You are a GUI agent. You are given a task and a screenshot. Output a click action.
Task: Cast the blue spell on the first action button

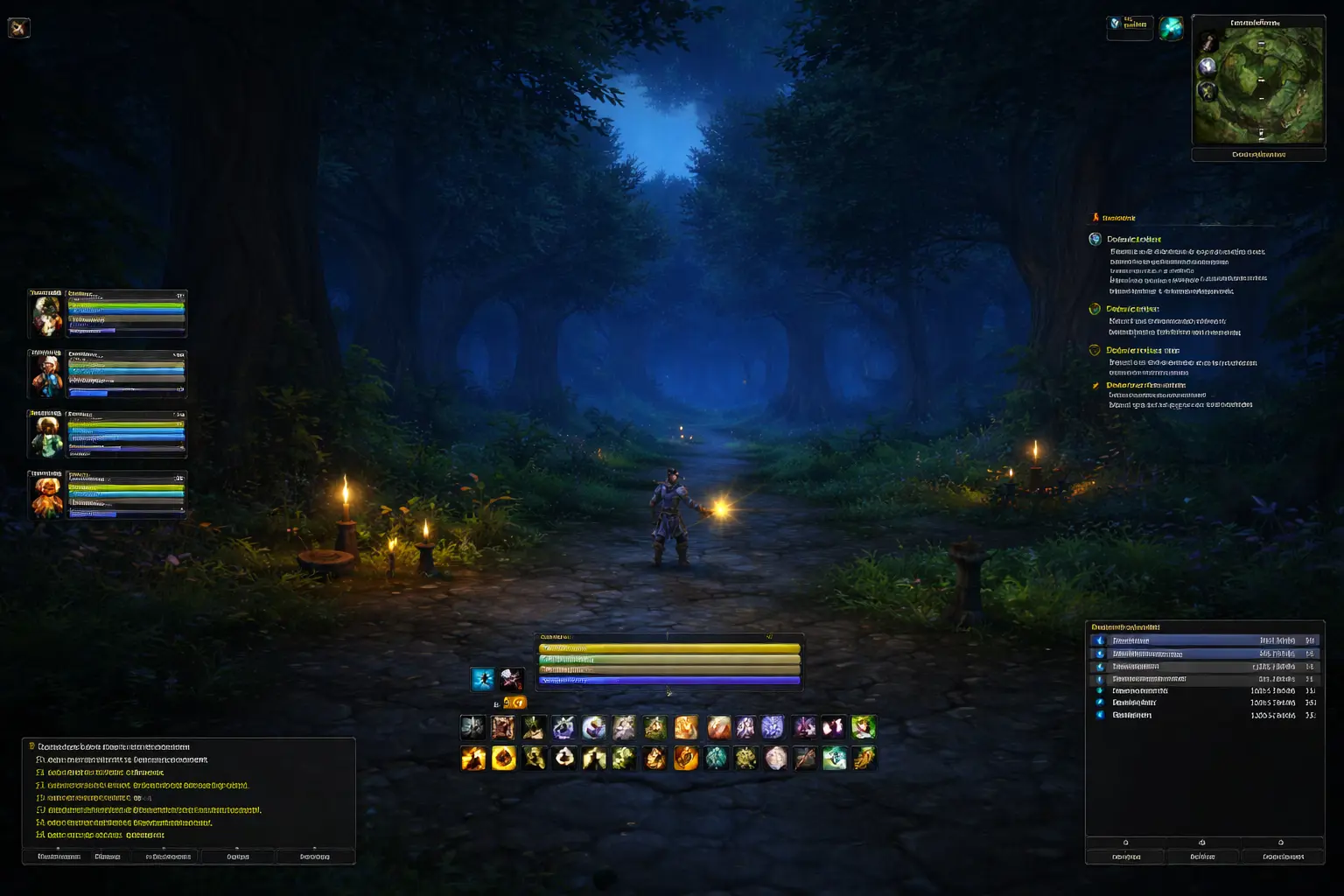(472, 726)
